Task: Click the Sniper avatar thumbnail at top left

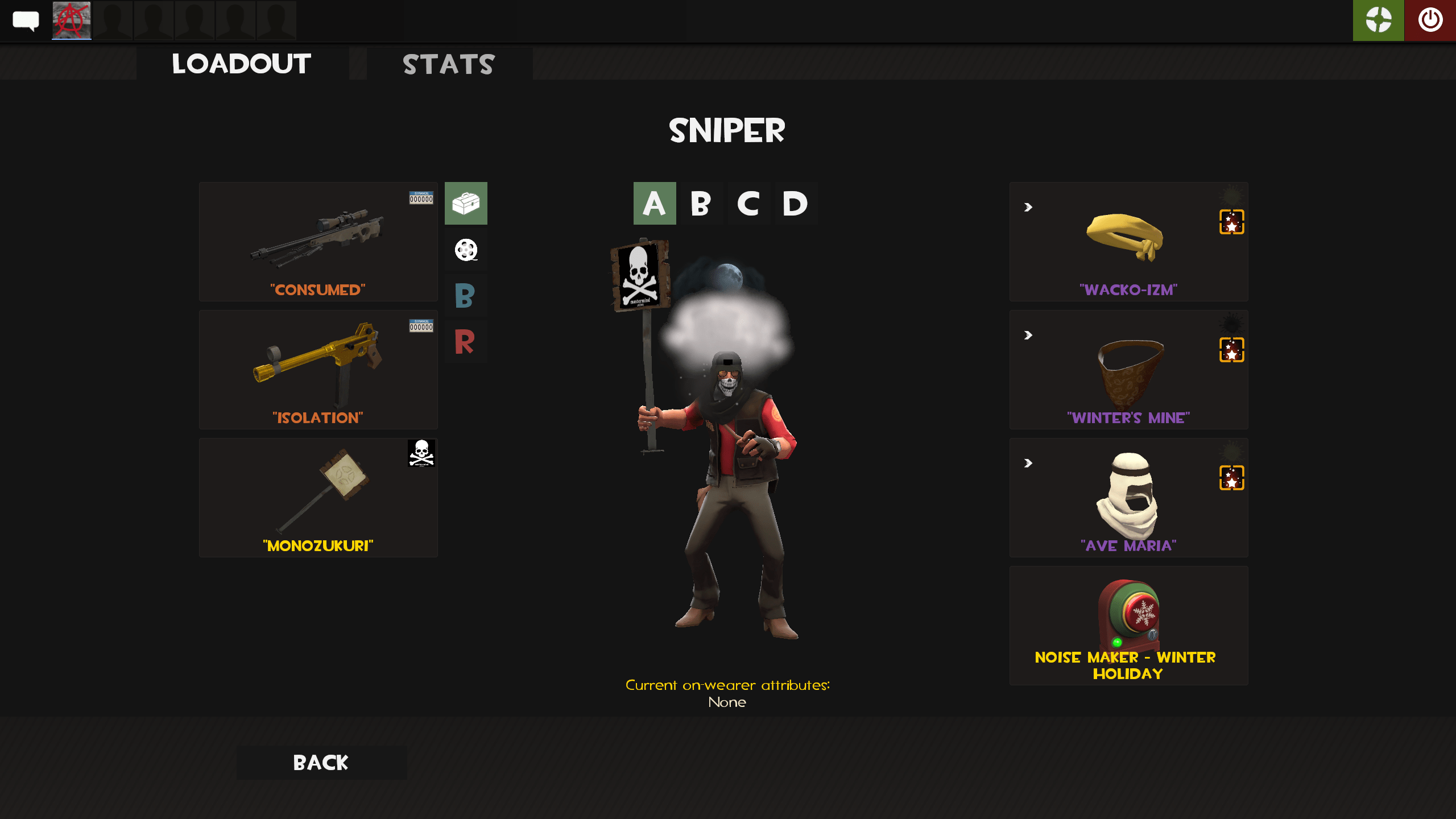Action: tap(71, 20)
